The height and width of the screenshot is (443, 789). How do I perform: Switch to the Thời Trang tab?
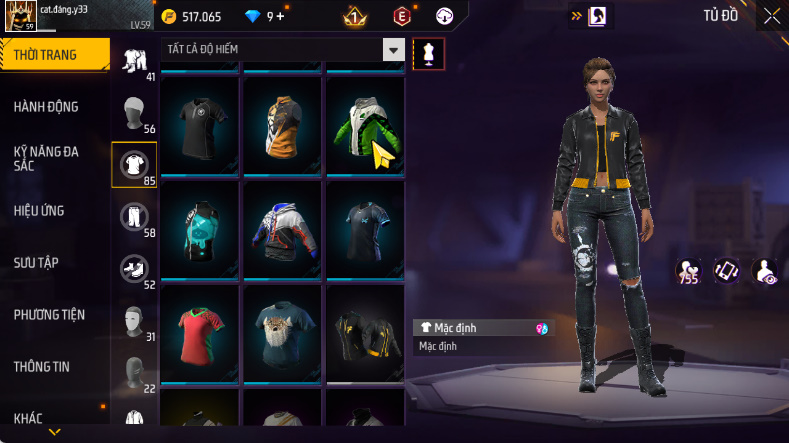[54, 55]
